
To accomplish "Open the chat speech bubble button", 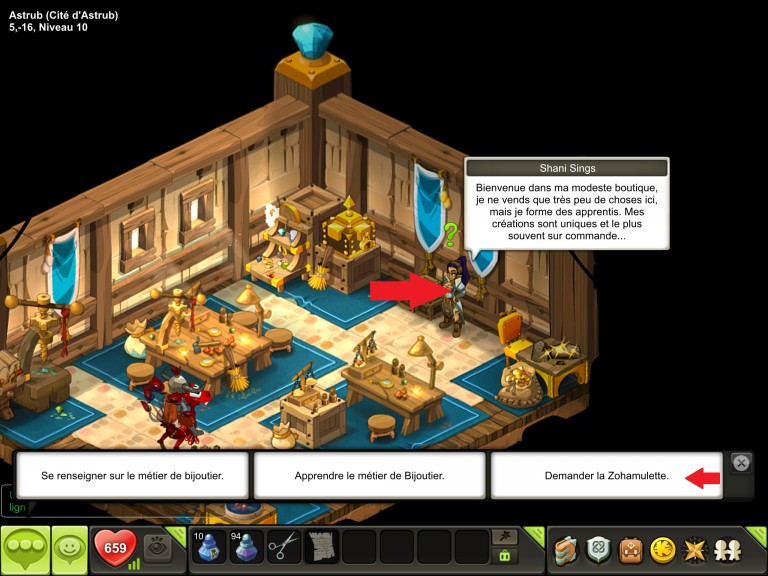I will click(x=26, y=549).
